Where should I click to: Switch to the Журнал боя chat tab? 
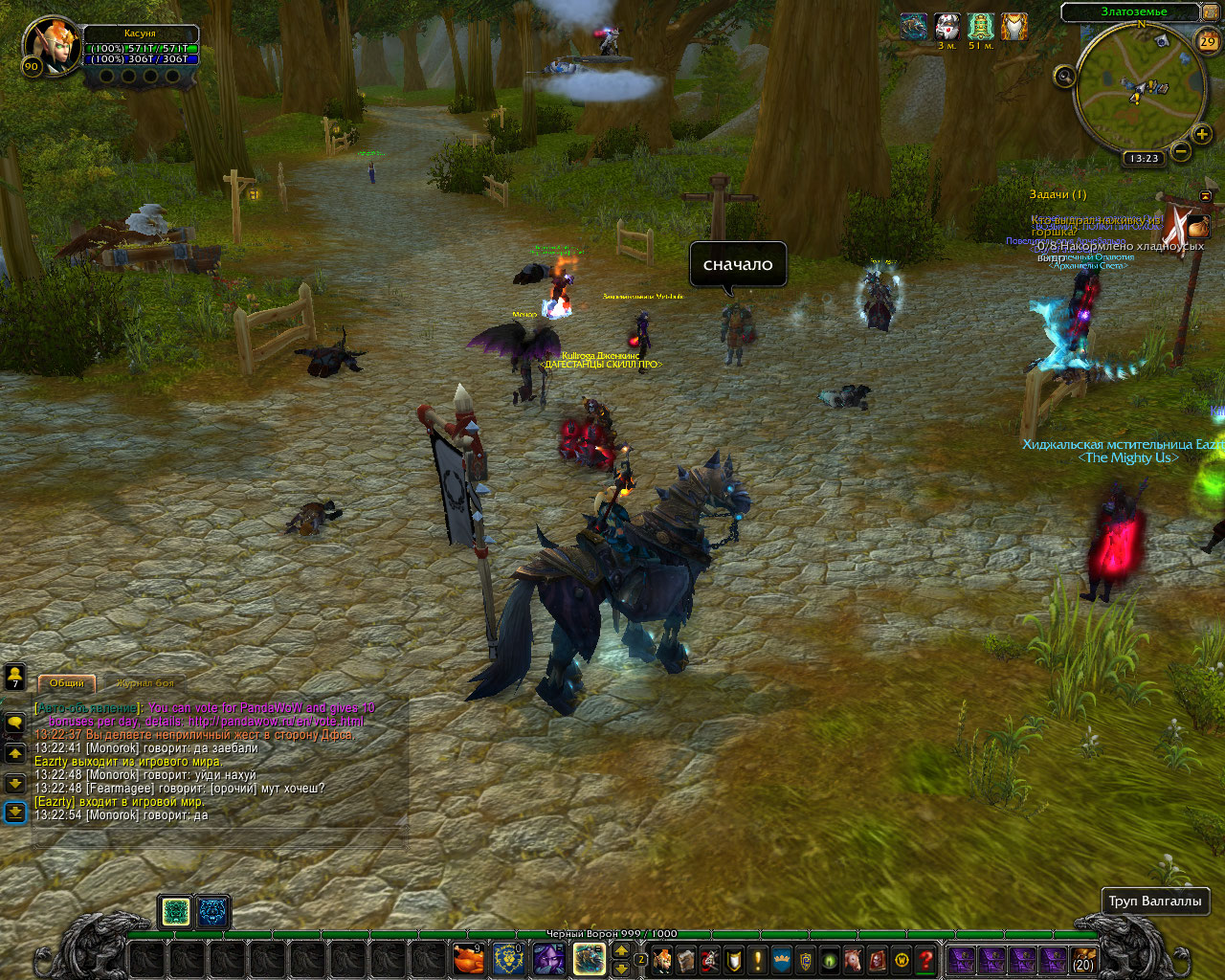click(145, 683)
